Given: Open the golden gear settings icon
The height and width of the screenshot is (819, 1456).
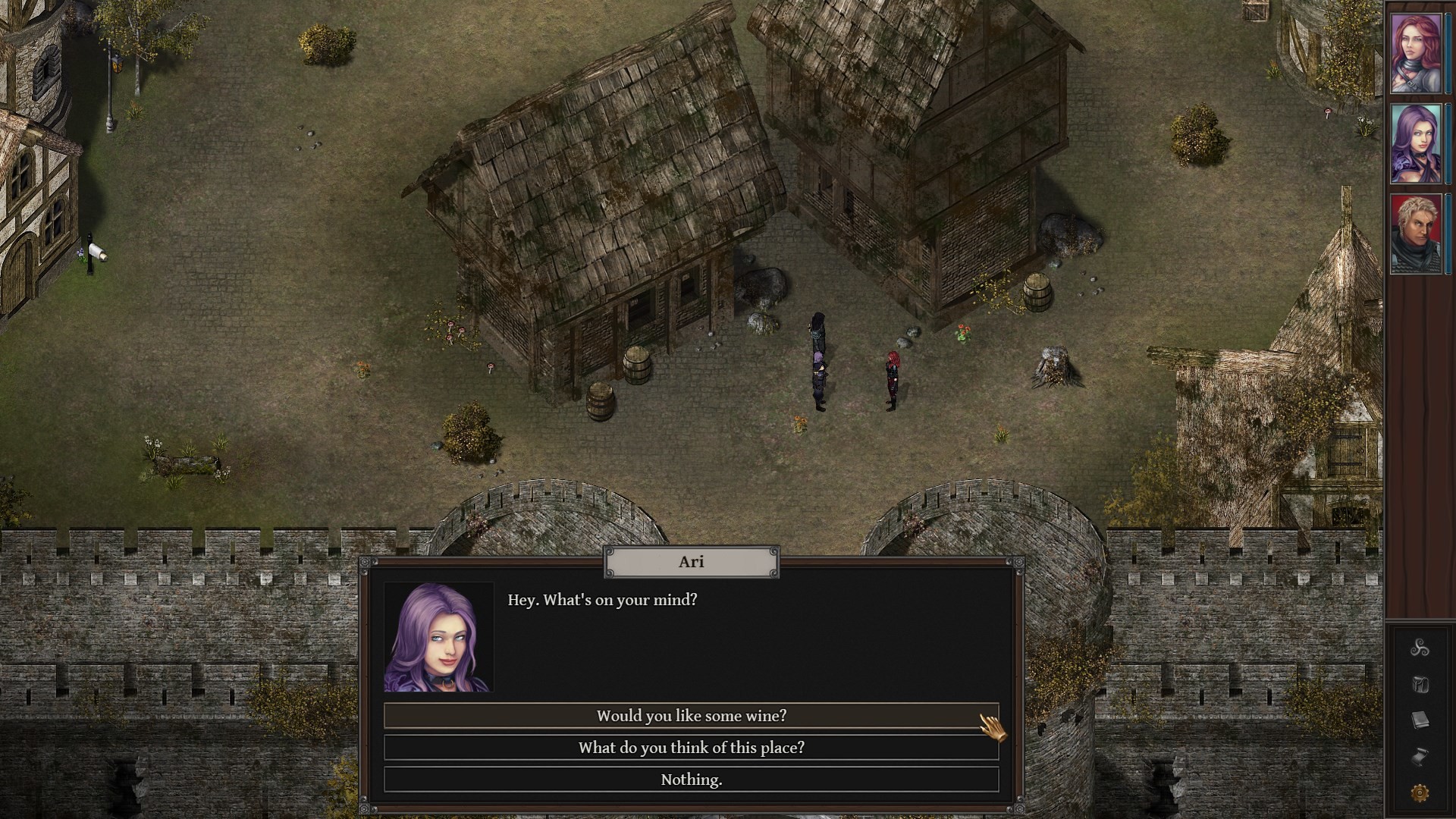Looking at the screenshot, I should [1420, 792].
